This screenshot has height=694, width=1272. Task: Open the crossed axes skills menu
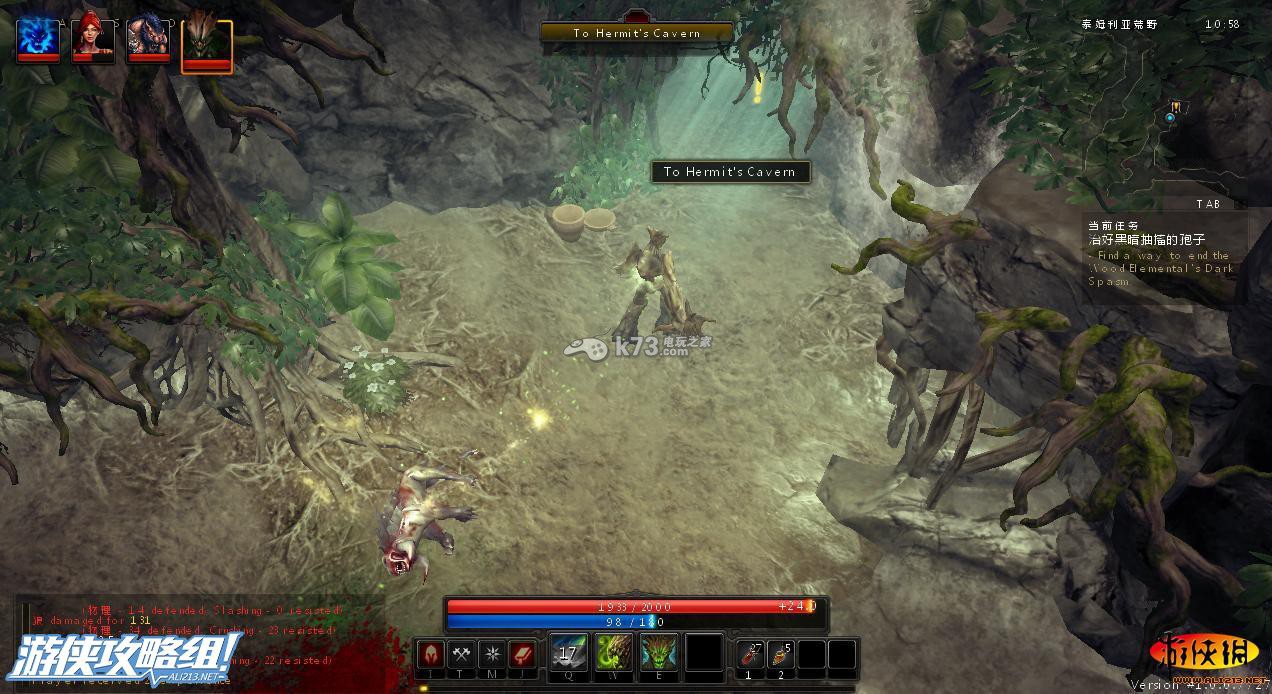coord(462,655)
